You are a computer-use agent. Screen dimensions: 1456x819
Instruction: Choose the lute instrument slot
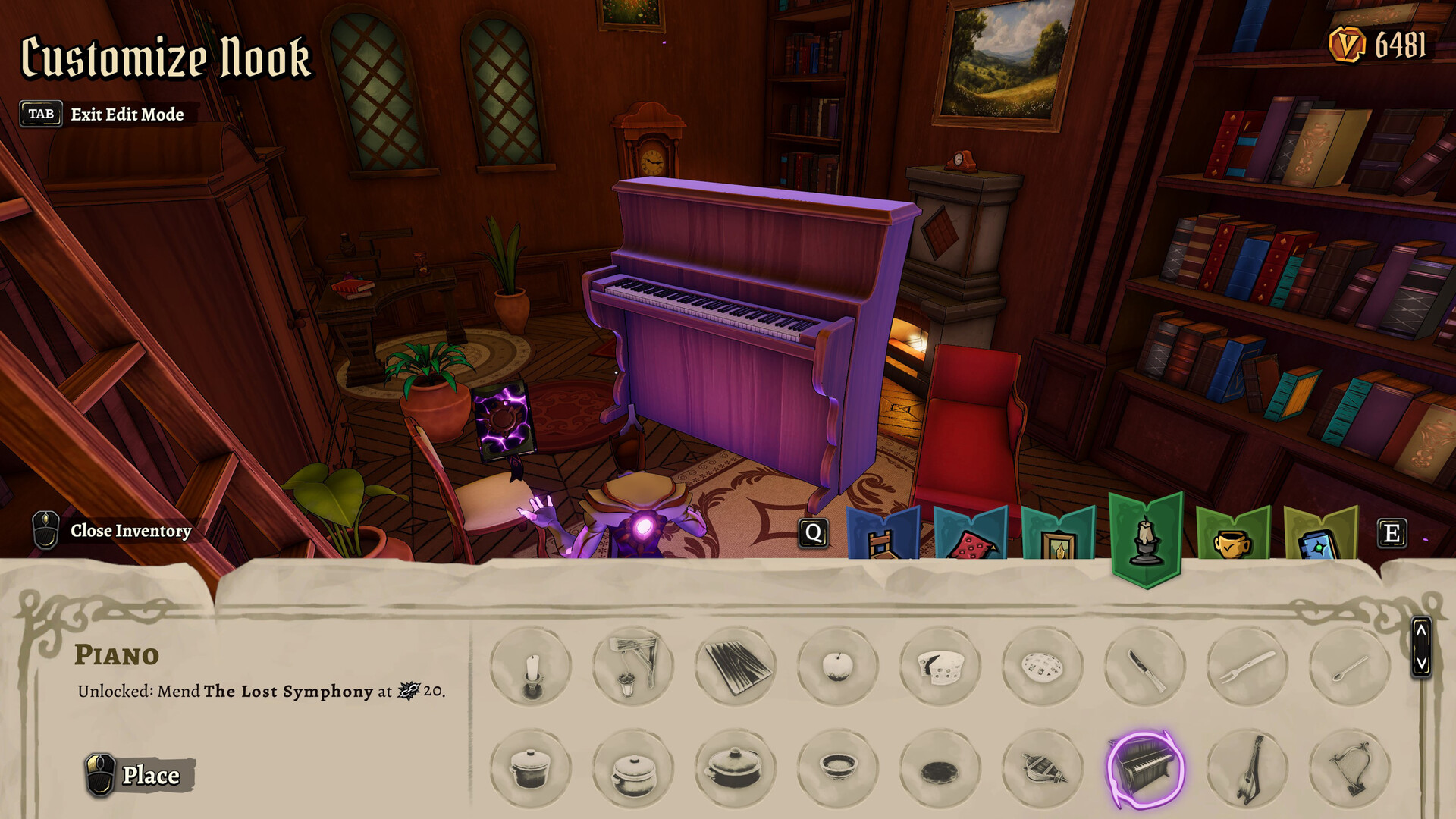click(1247, 767)
